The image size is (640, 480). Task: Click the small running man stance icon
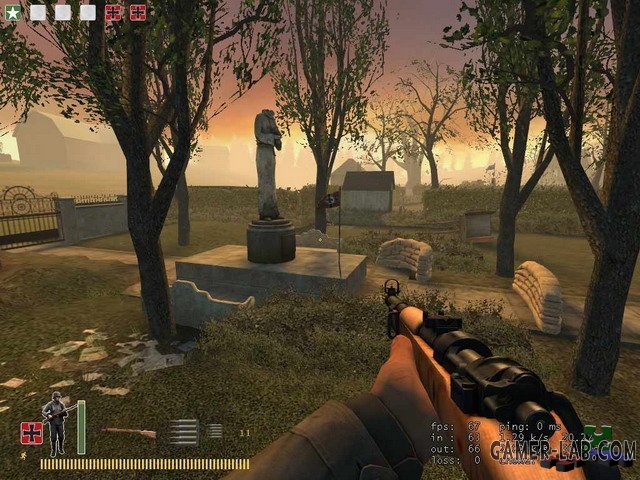pos(24,456)
